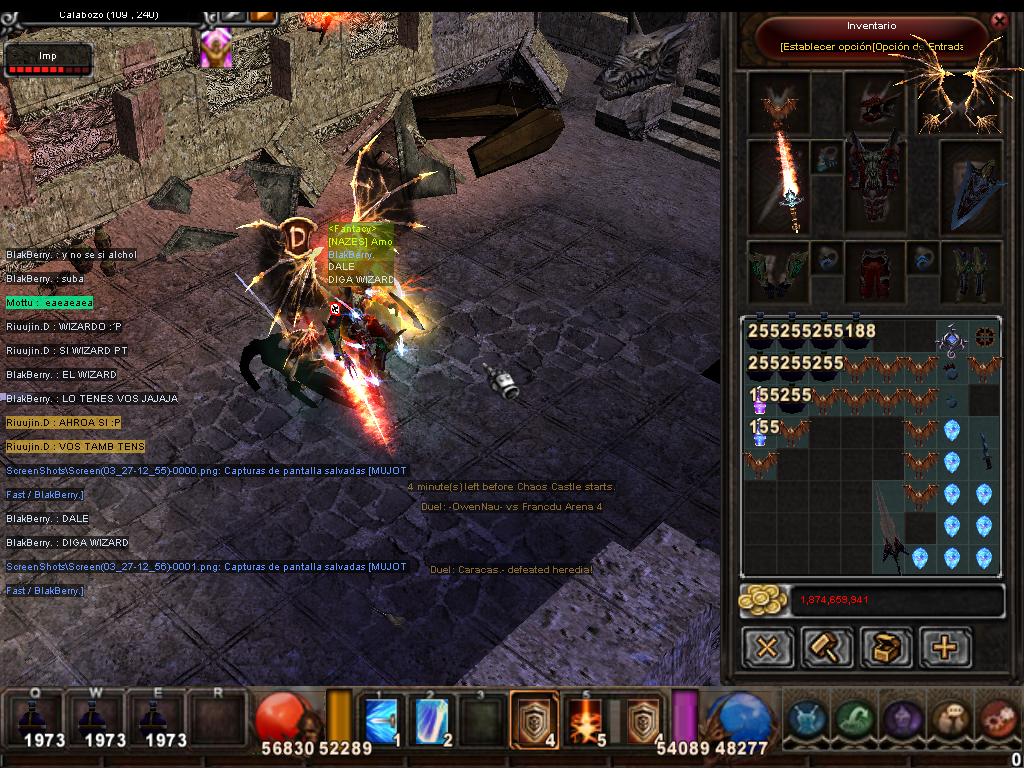Viewport: 1024px width, 768px height.
Task: Open the hammer repair button
Action: click(826, 647)
